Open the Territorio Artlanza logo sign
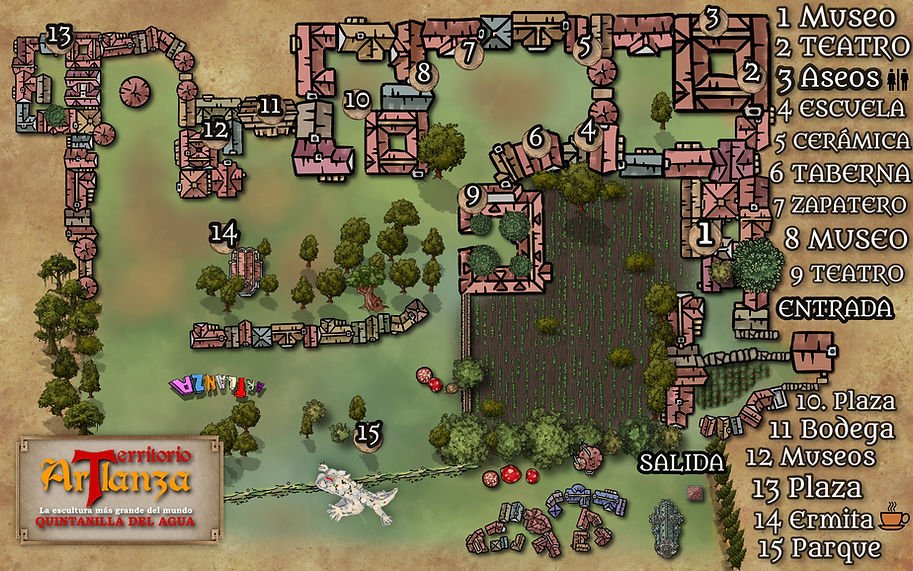 point(116,488)
